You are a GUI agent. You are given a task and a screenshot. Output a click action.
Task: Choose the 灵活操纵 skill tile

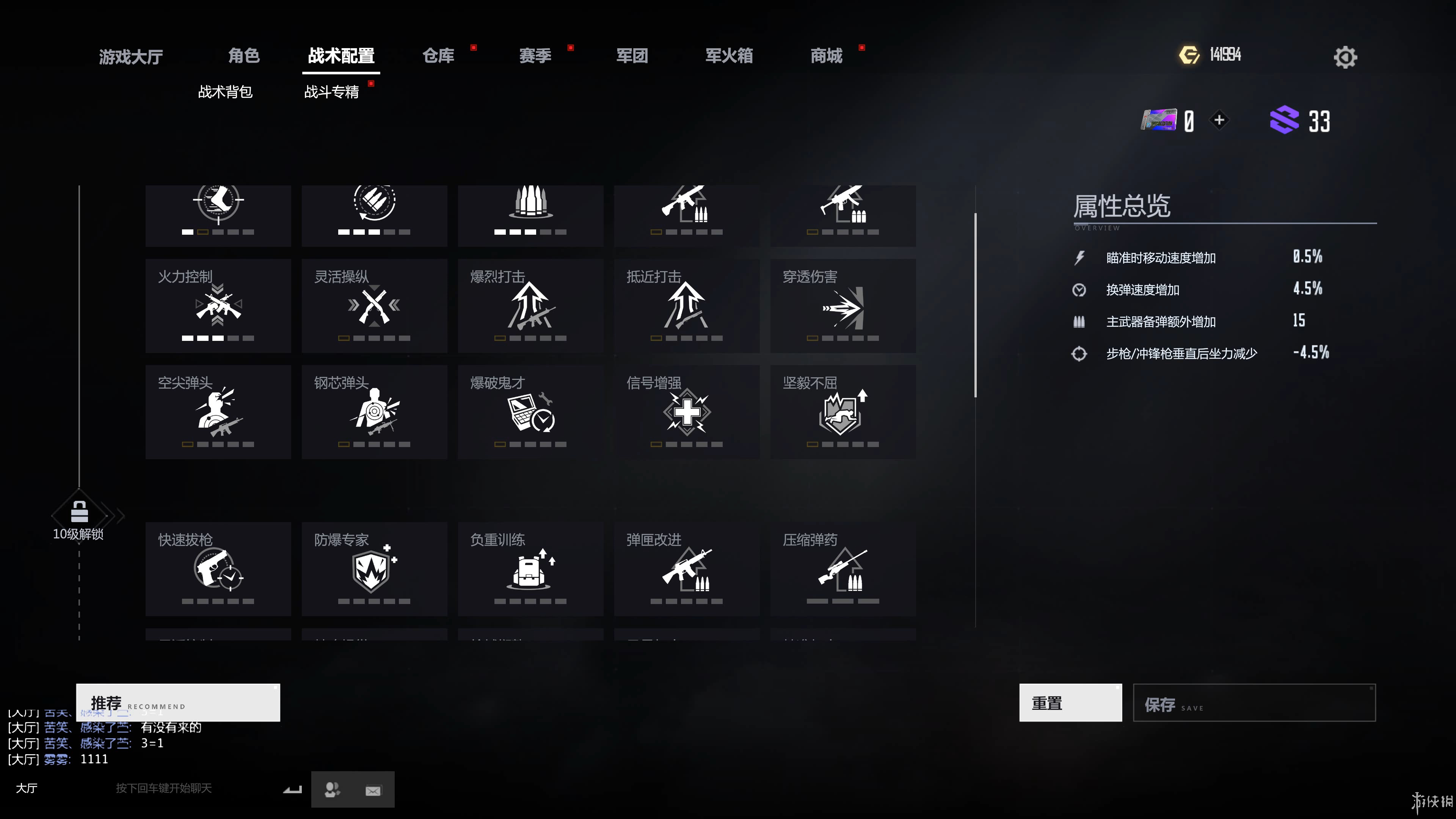click(374, 306)
